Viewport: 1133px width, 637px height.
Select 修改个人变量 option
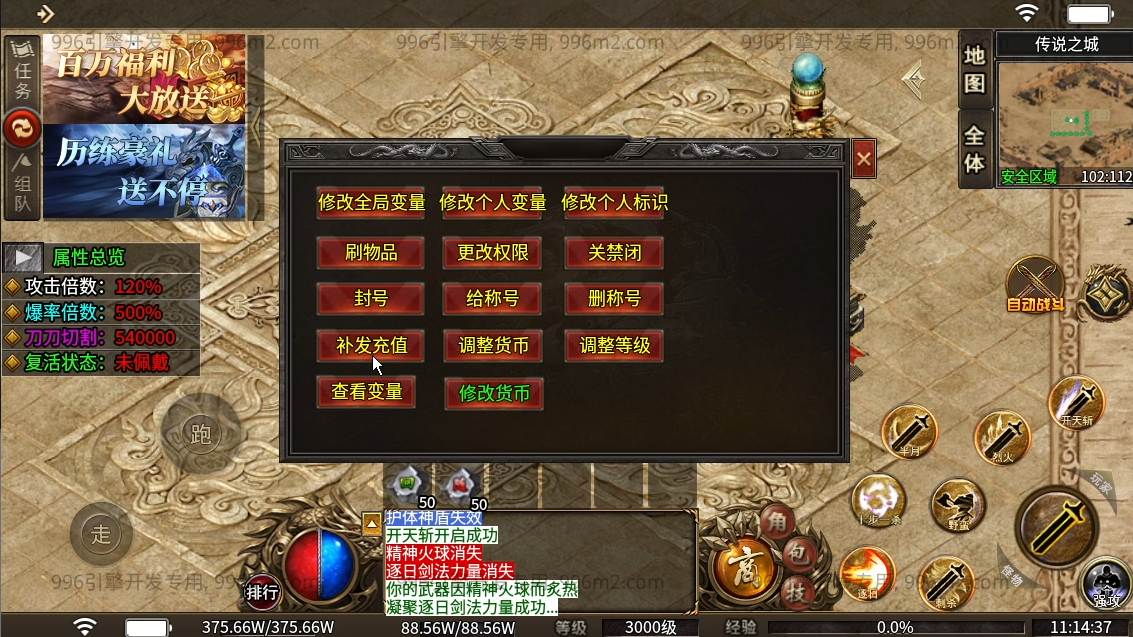point(493,202)
